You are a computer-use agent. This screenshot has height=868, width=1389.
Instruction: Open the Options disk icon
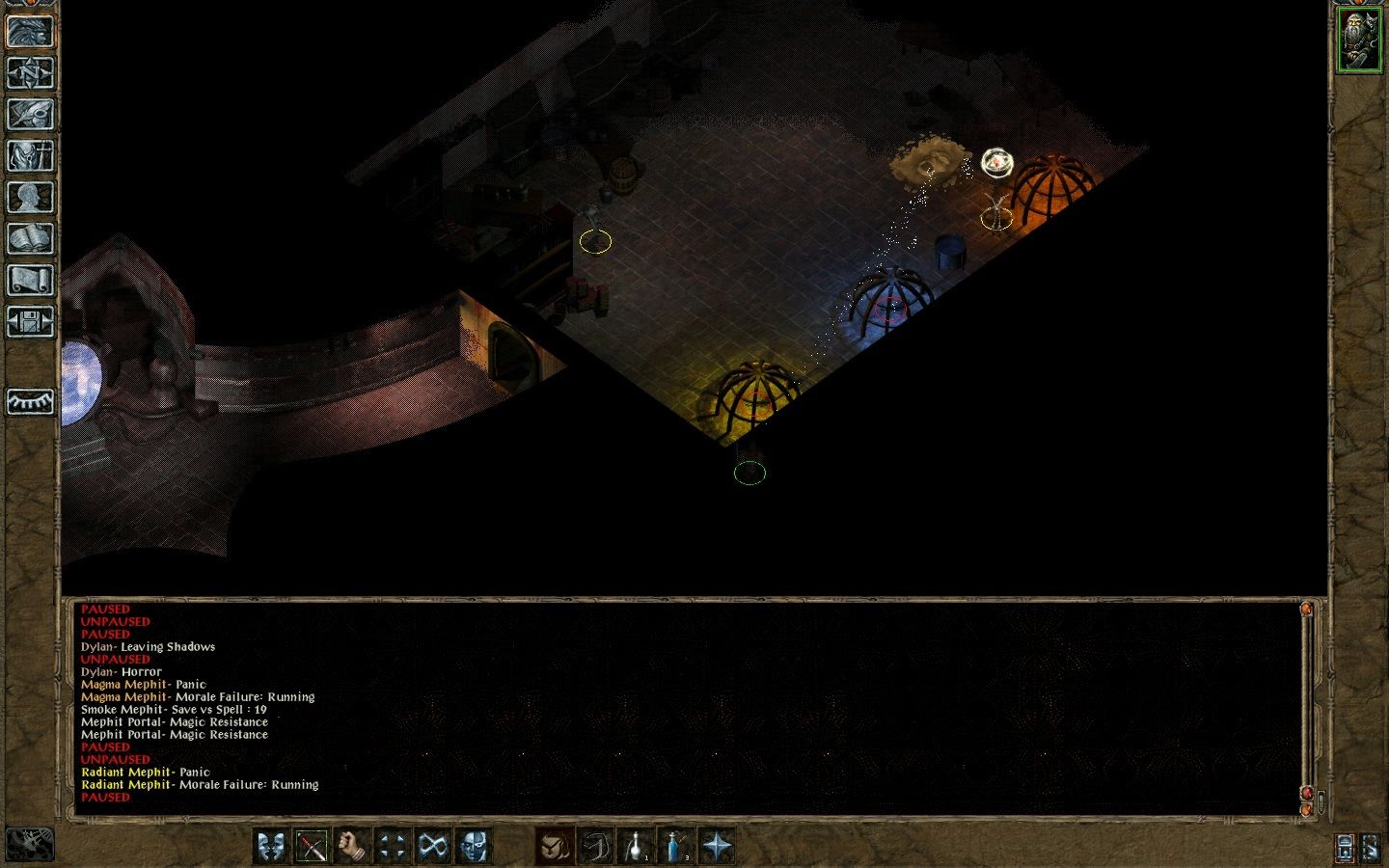[x=29, y=322]
